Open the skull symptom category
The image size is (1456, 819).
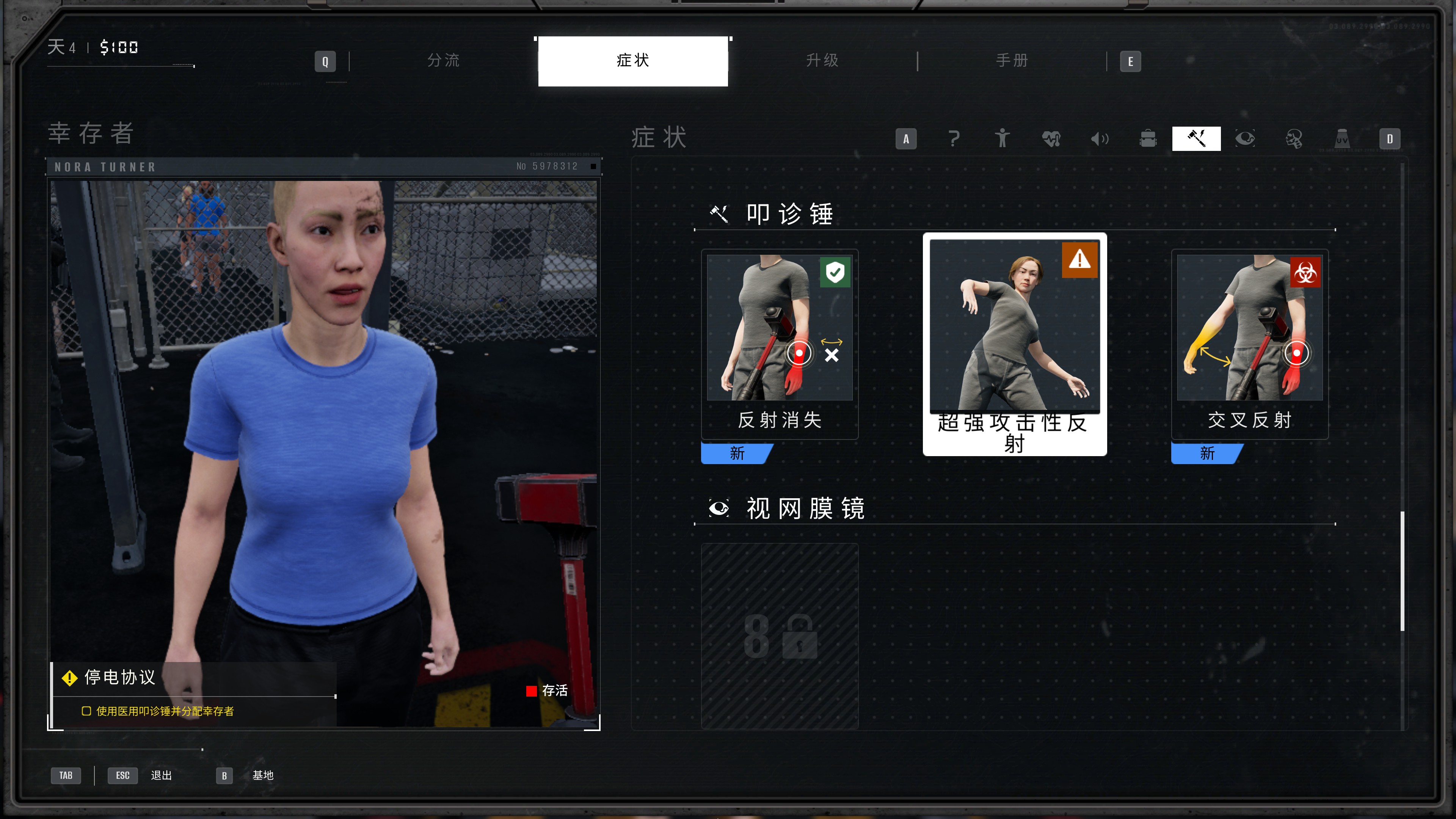coord(1294,138)
